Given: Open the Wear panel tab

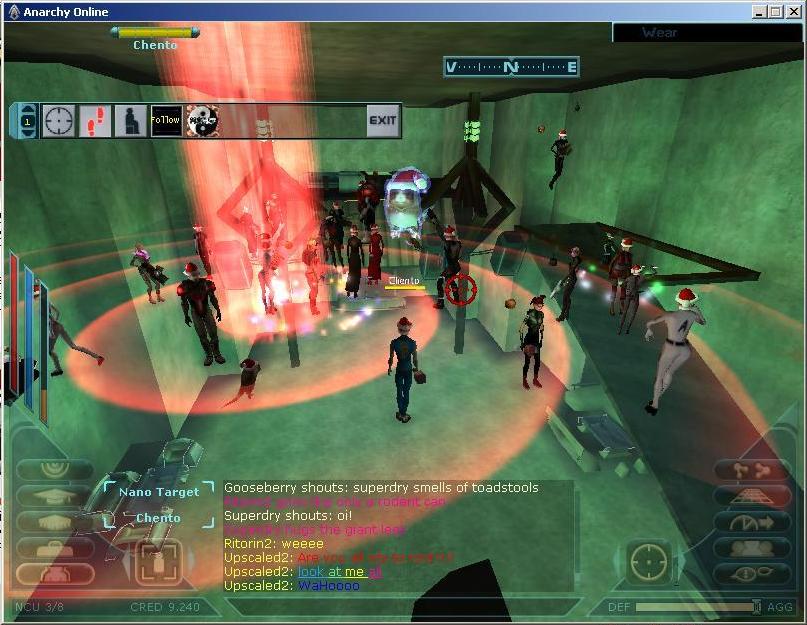Looking at the screenshot, I should [659, 32].
